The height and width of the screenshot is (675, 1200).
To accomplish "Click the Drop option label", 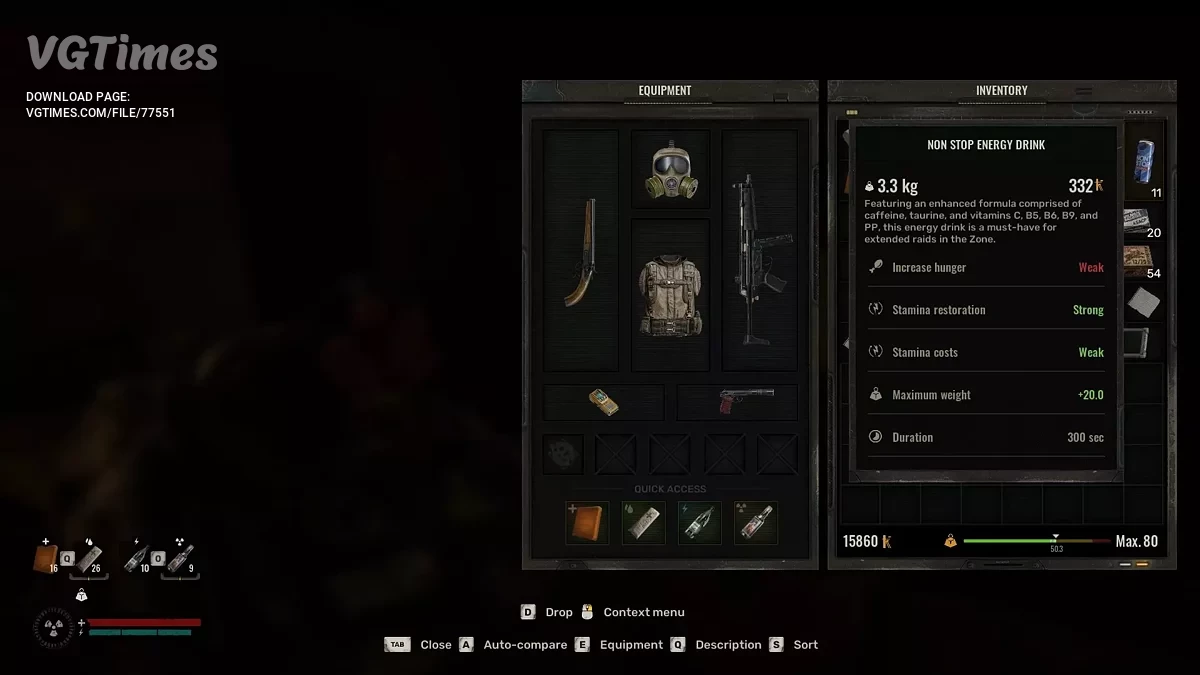I will tap(559, 612).
